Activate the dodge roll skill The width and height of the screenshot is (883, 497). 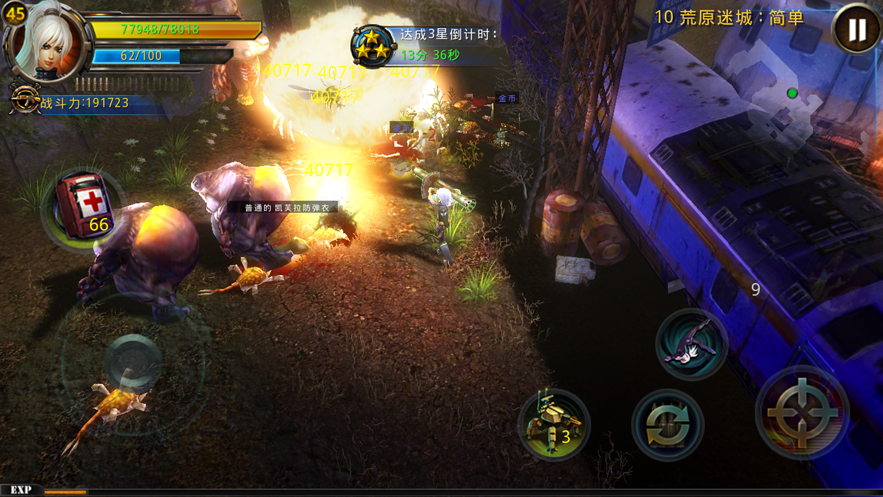[x=691, y=343]
